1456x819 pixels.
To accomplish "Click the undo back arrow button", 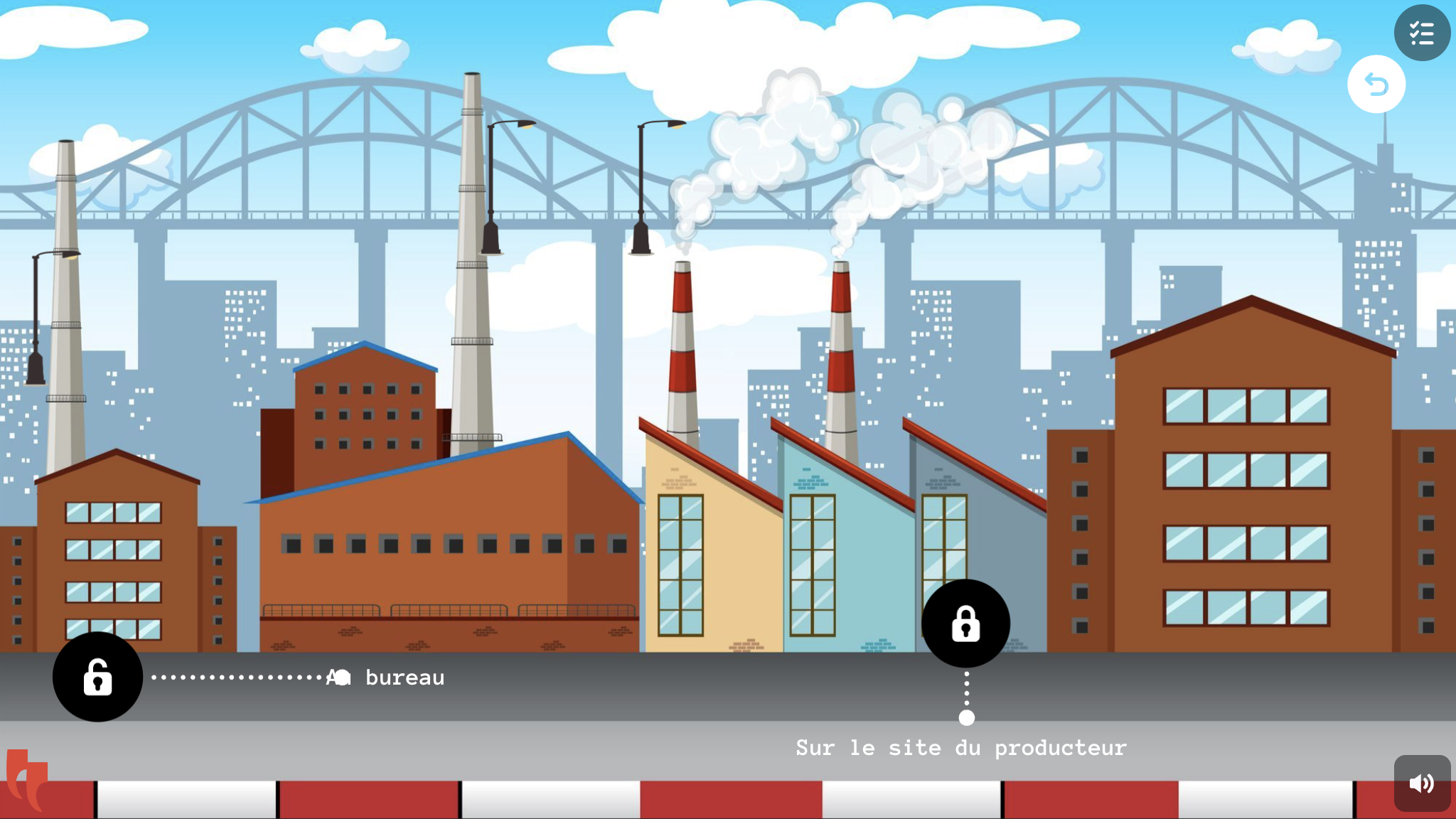I will point(1376,85).
